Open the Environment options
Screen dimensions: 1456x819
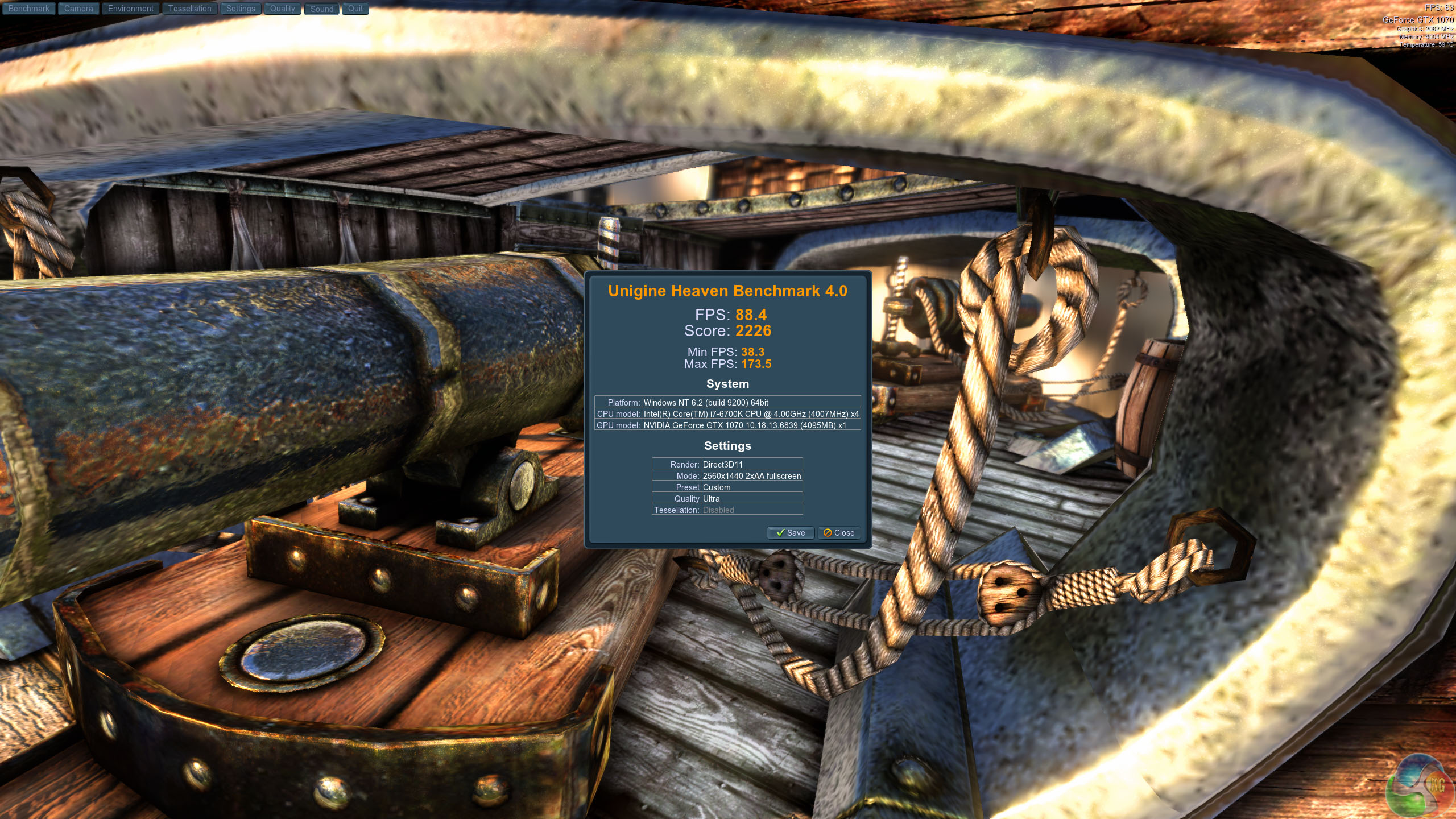[130, 9]
